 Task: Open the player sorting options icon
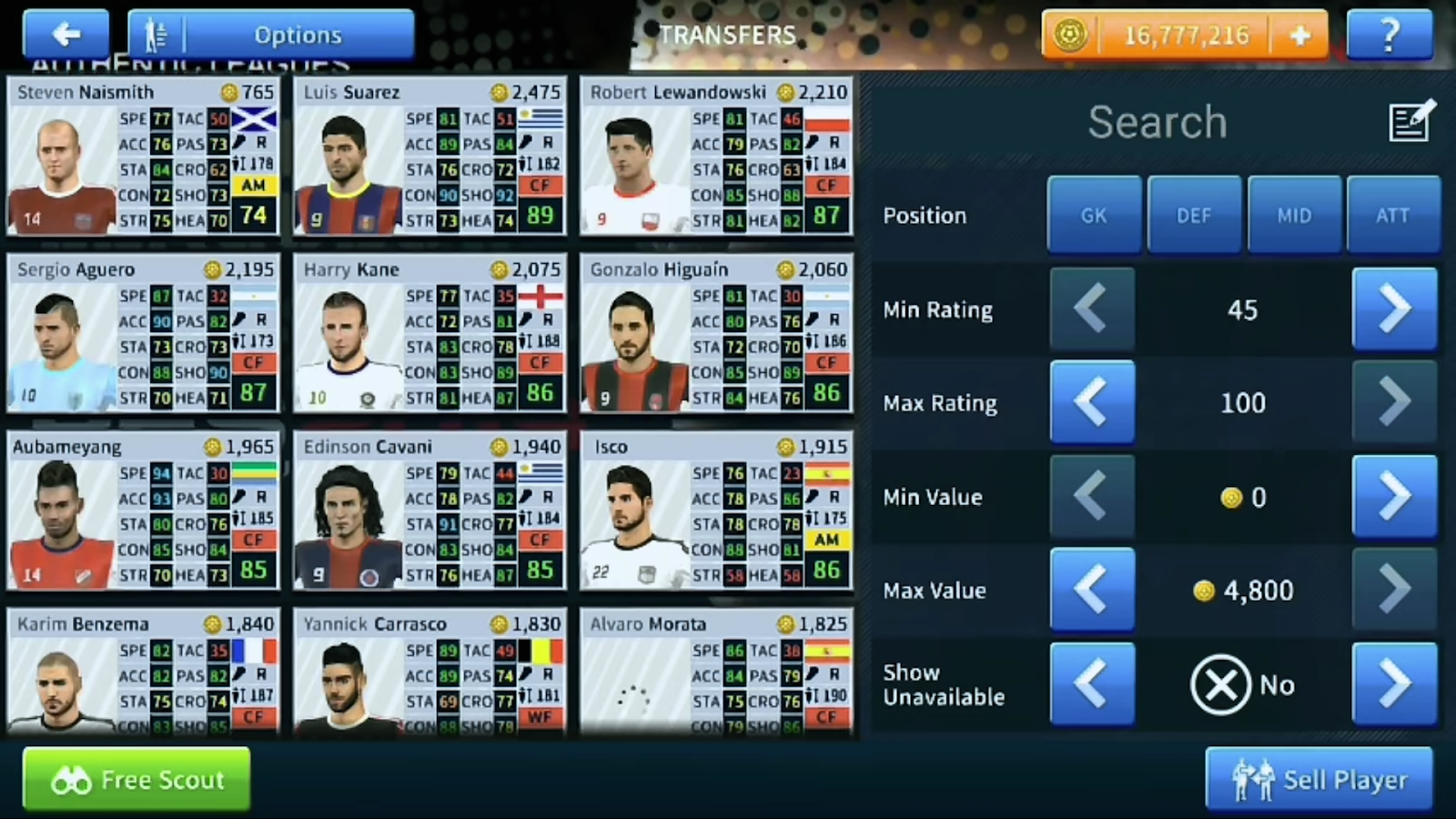point(155,34)
